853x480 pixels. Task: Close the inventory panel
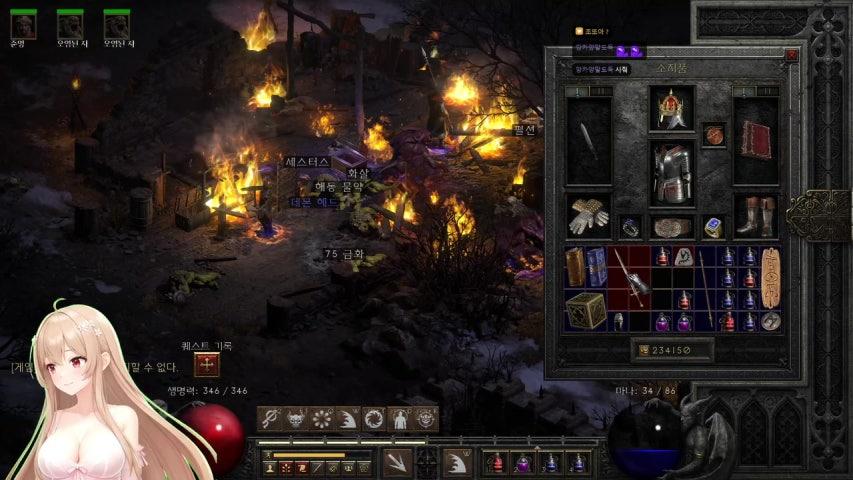pyautogui.click(x=792, y=56)
